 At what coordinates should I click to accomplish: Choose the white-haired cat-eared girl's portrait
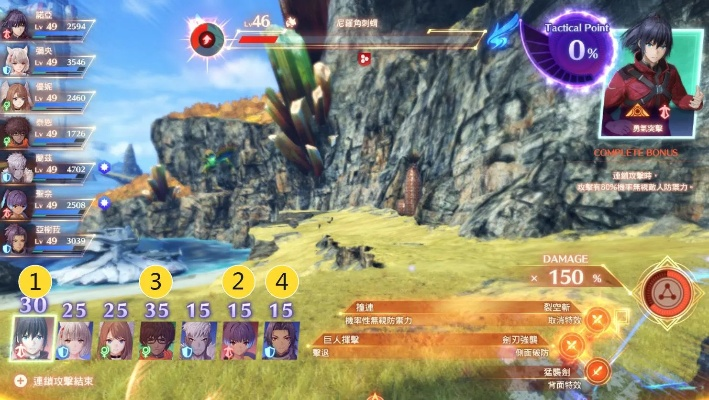[77, 340]
